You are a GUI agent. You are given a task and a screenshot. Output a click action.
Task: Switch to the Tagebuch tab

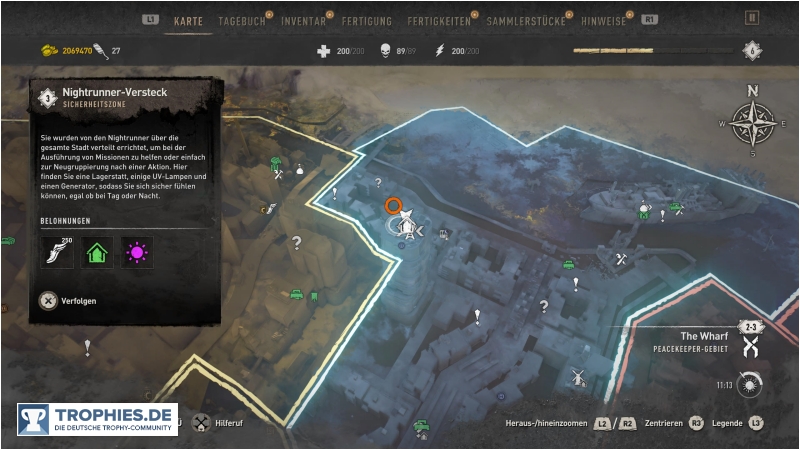pyautogui.click(x=241, y=20)
